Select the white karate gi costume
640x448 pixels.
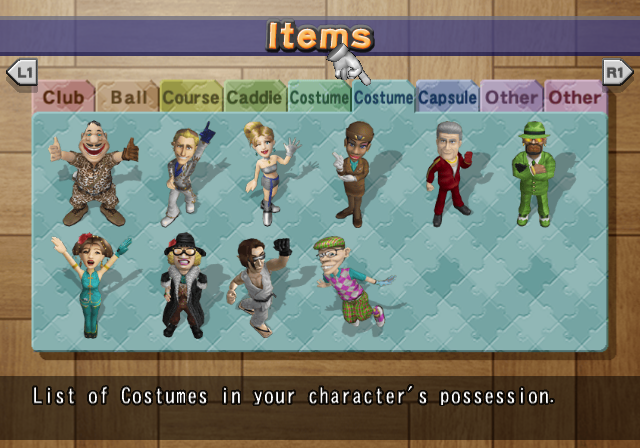click(x=258, y=284)
